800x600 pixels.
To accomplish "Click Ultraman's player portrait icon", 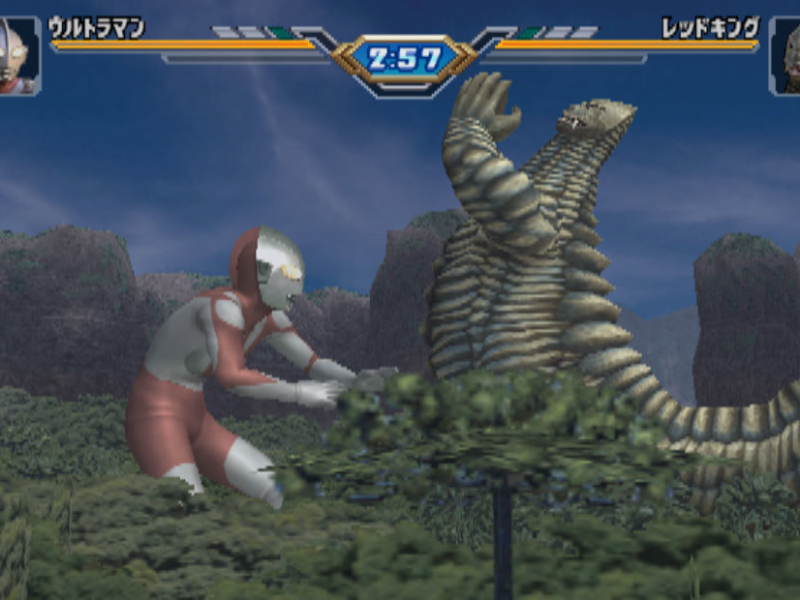I will point(17,56).
